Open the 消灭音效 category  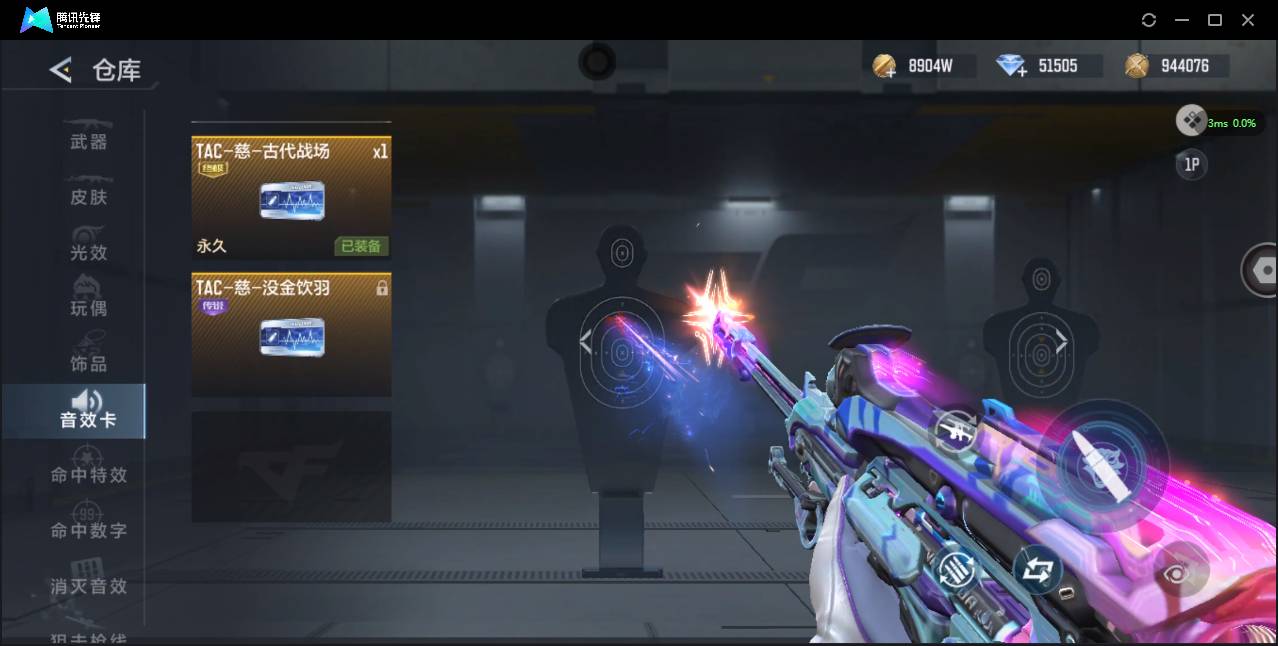(x=88, y=586)
